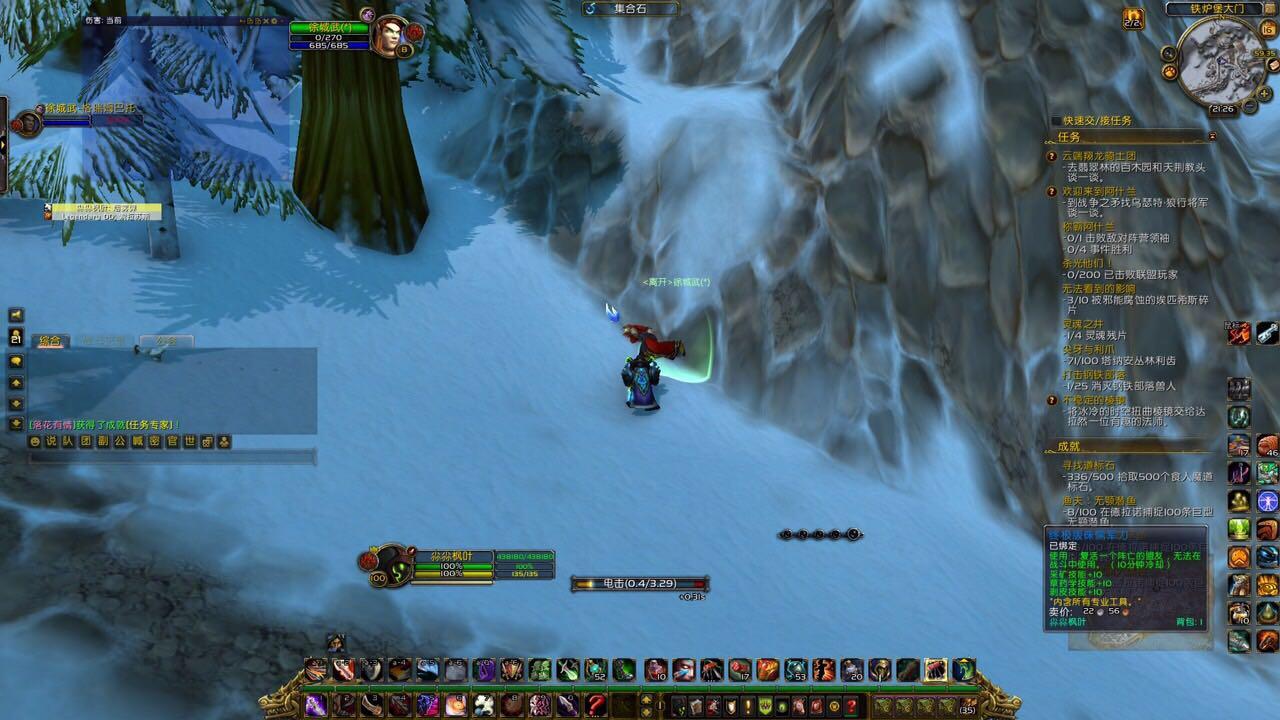Choose the 世 world channel button
The width and height of the screenshot is (1280, 720).
190,441
